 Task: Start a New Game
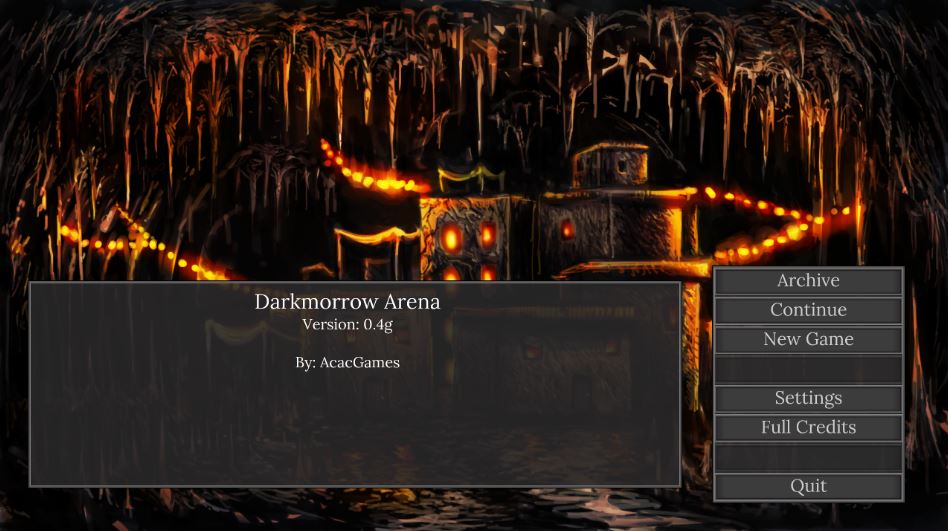point(808,339)
